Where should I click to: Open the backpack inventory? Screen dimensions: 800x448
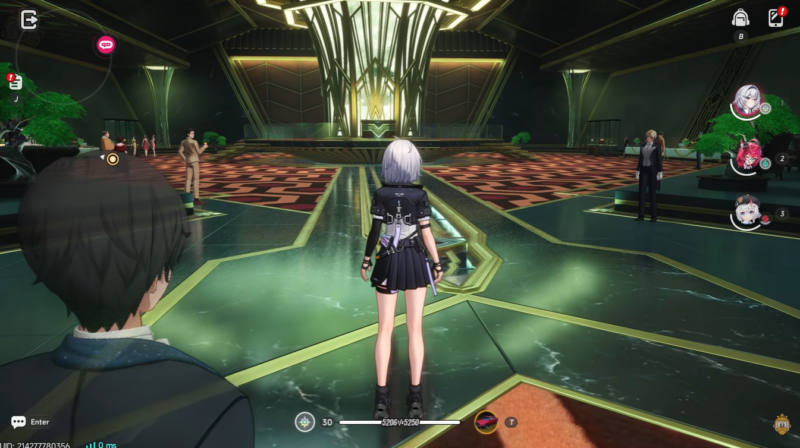pos(740,18)
